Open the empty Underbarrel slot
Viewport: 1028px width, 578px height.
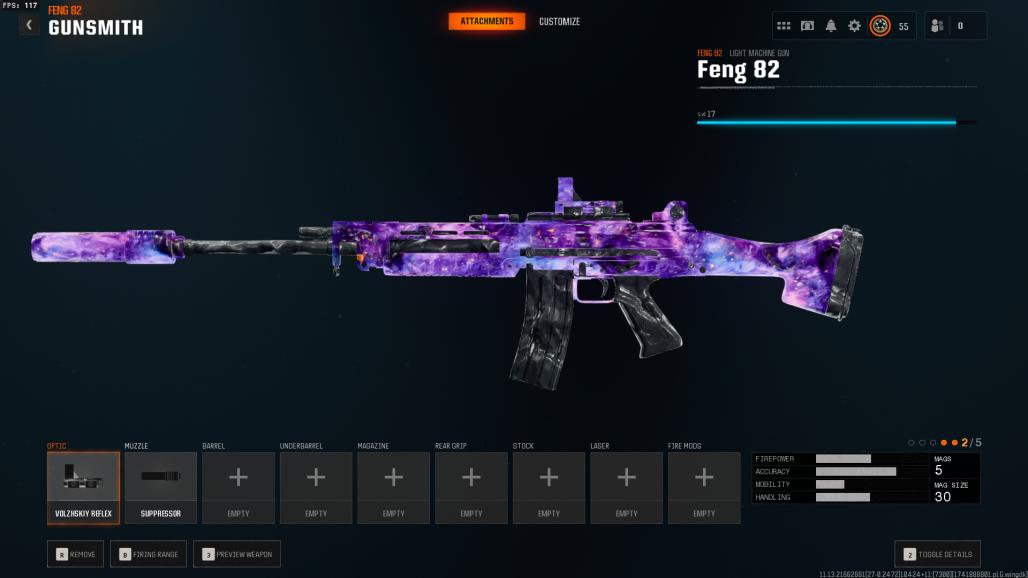click(316, 488)
